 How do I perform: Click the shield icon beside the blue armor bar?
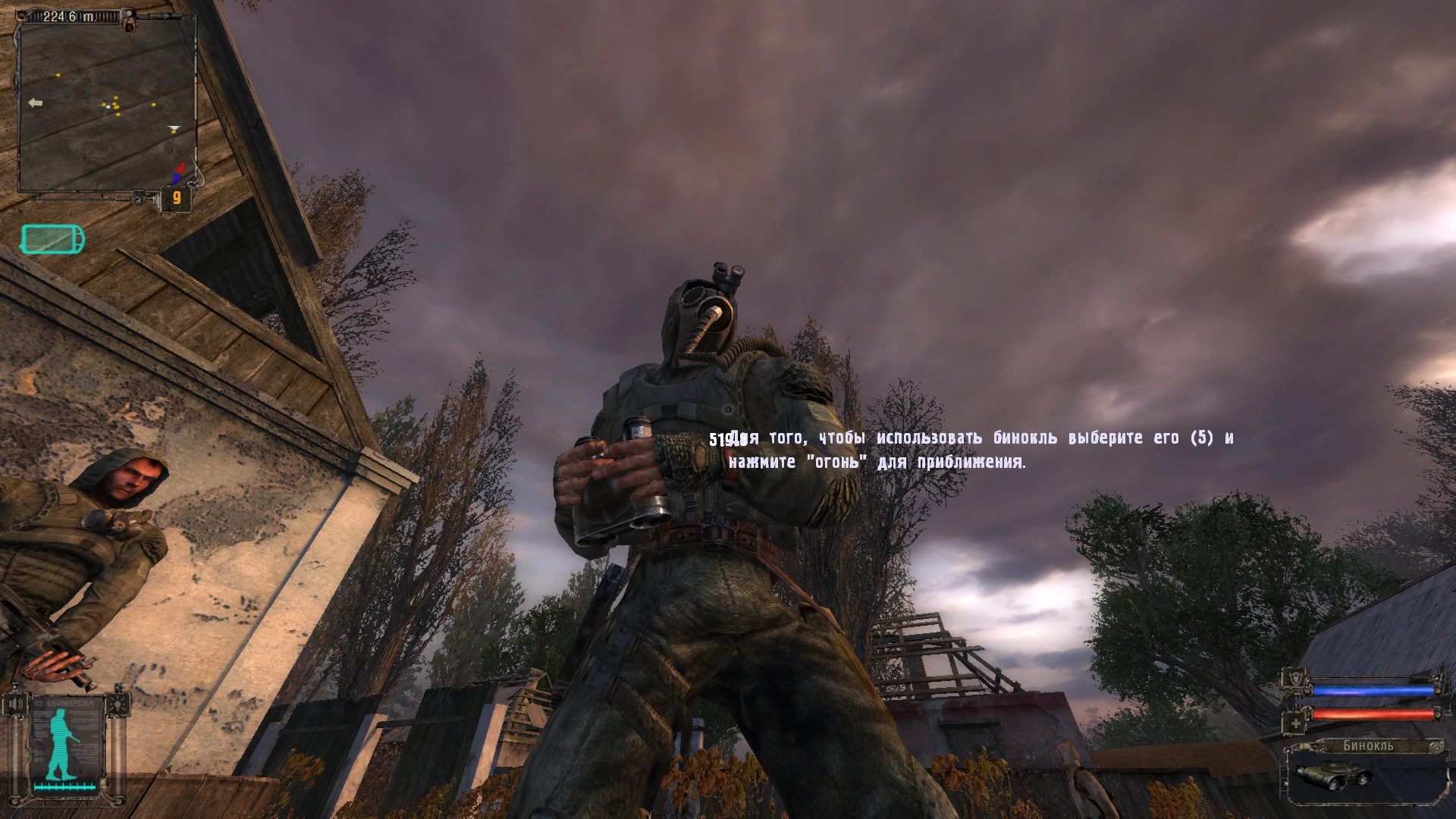1296,679
